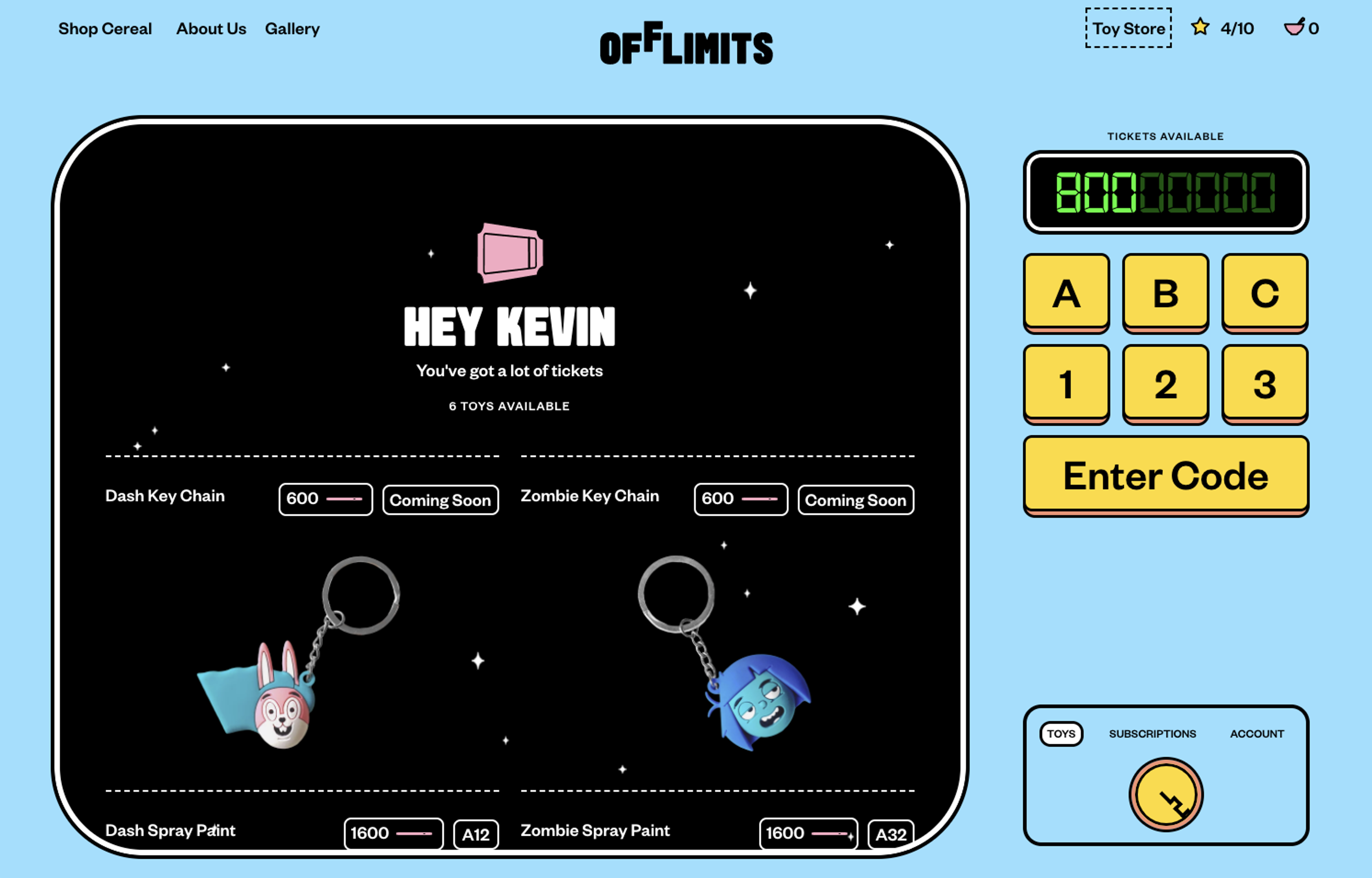Click Coming Soon for Dash Key Chain

(440, 500)
